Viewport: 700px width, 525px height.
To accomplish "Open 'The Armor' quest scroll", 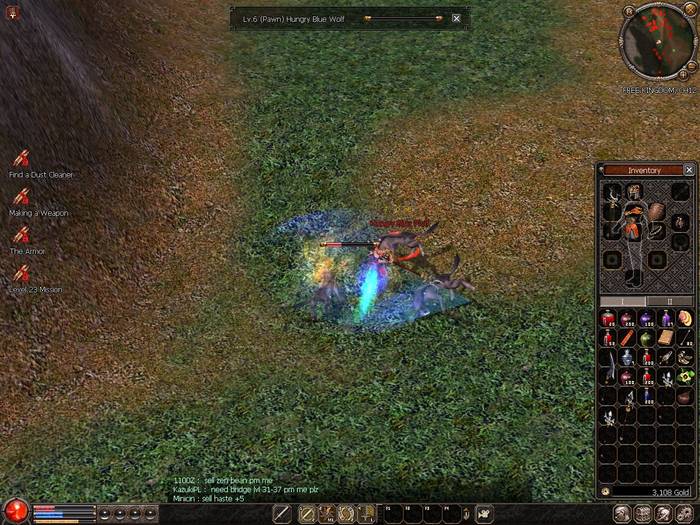I will [21, 236].
